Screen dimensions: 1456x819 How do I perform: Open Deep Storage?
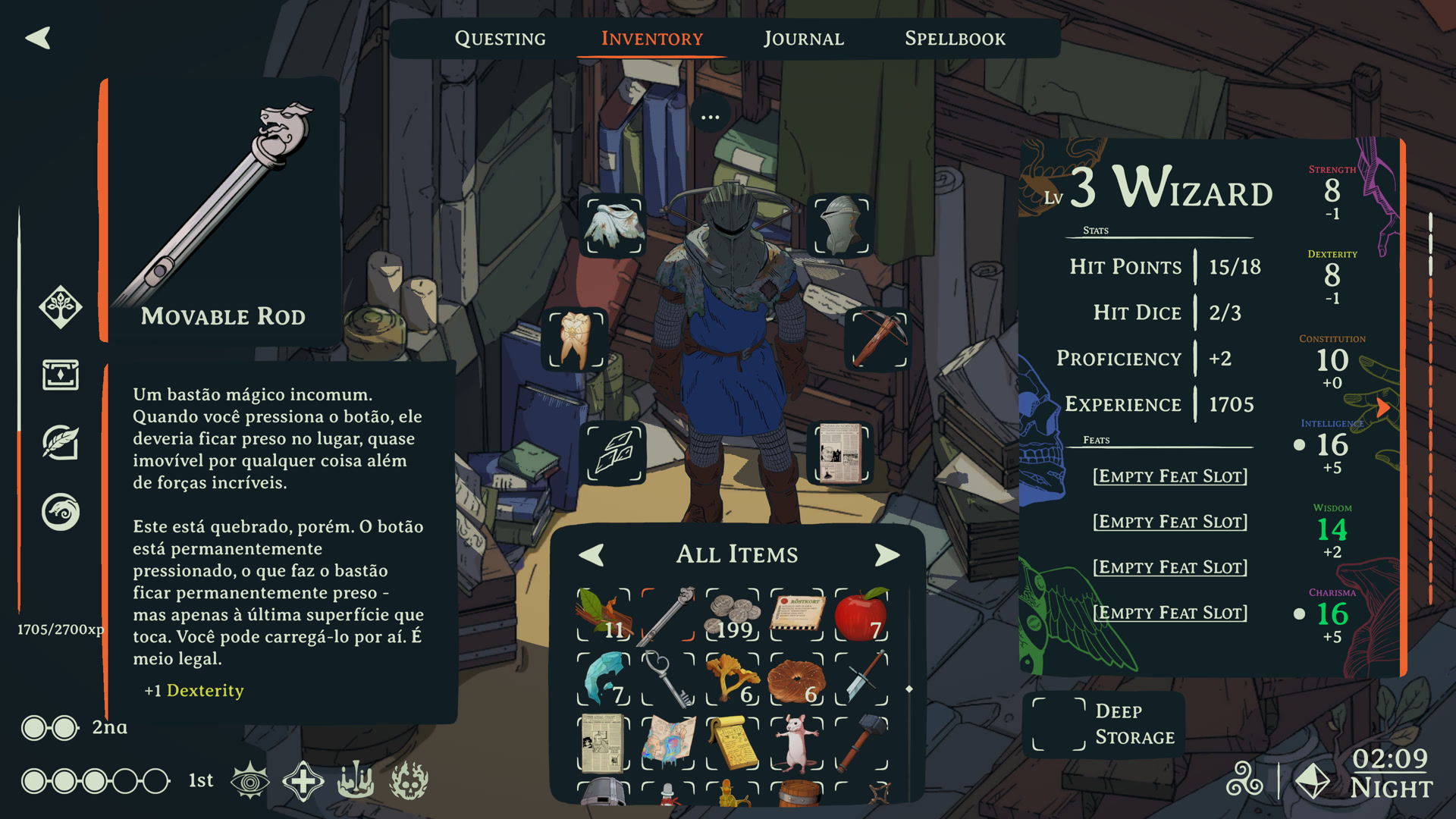[1104, 724]
